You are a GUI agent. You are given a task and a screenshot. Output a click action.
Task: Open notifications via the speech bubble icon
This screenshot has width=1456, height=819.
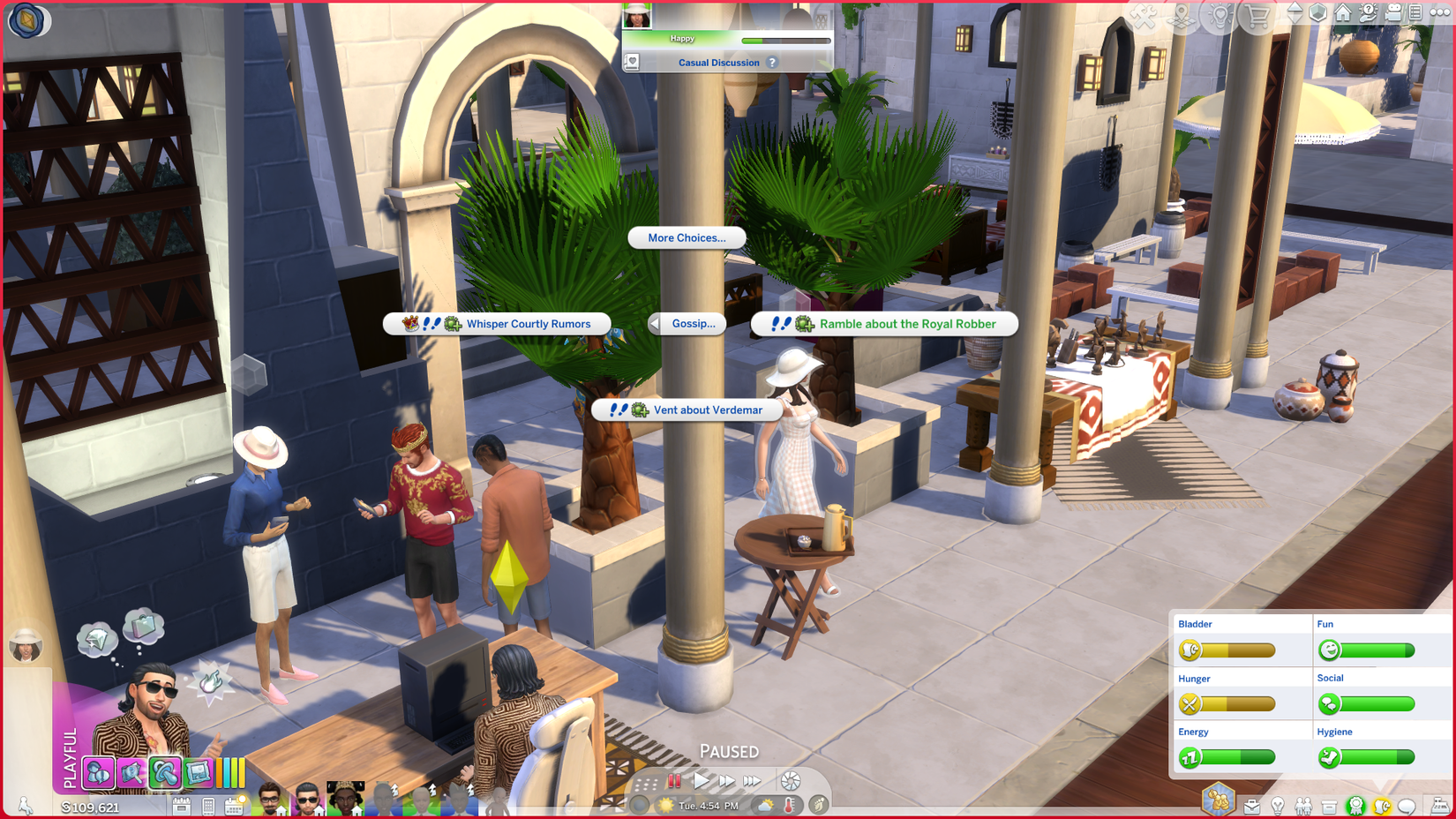point(1407,806)
